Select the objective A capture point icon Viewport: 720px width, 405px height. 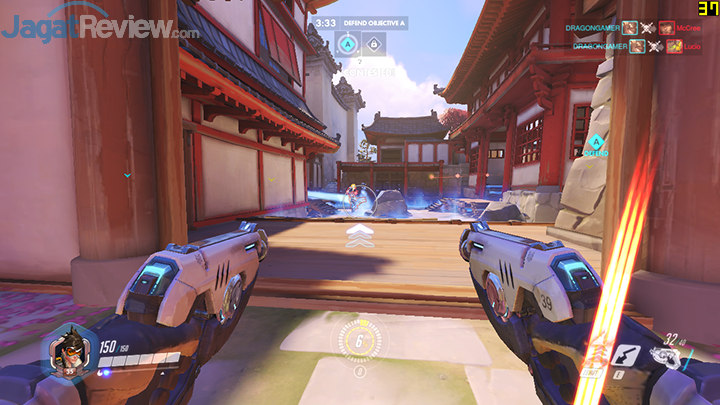pos(347,43)
